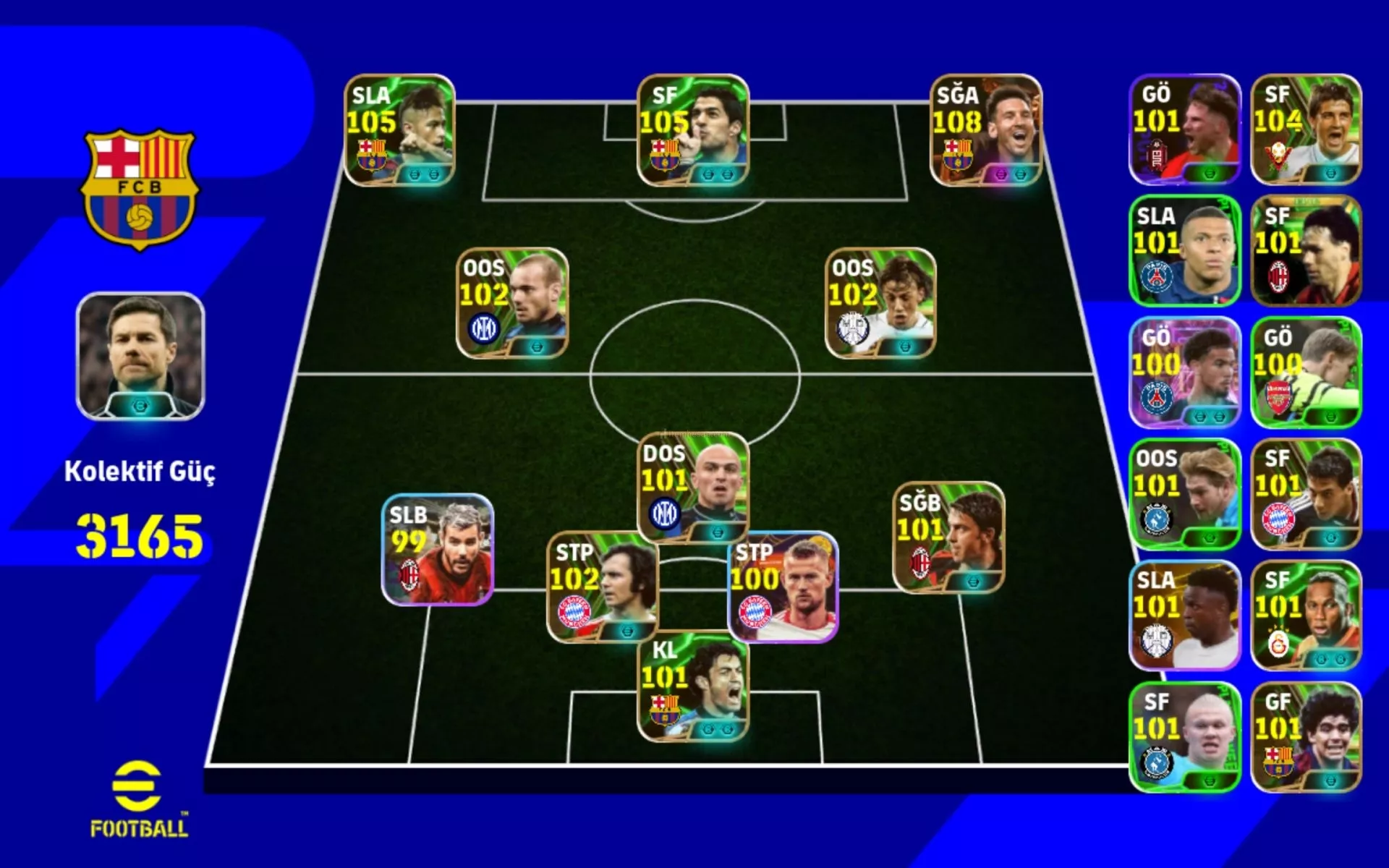Select the DOS 101 defensive midfielder card
Screen dimensions: 1389x868
692,488
